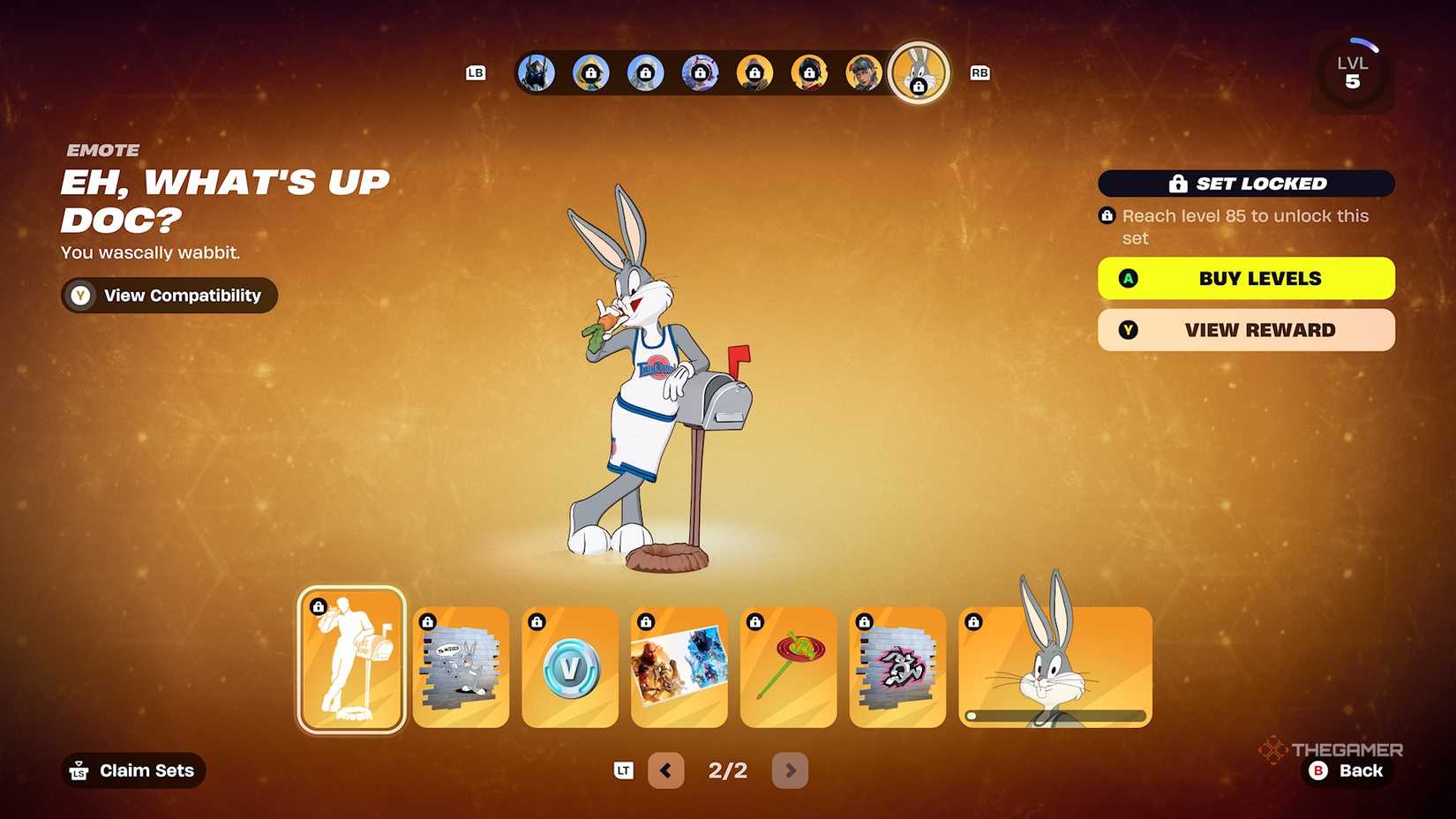
Task: Click the LVL 5 level progress indicator
Action: pyautogui.click(x=1353, y=72)
